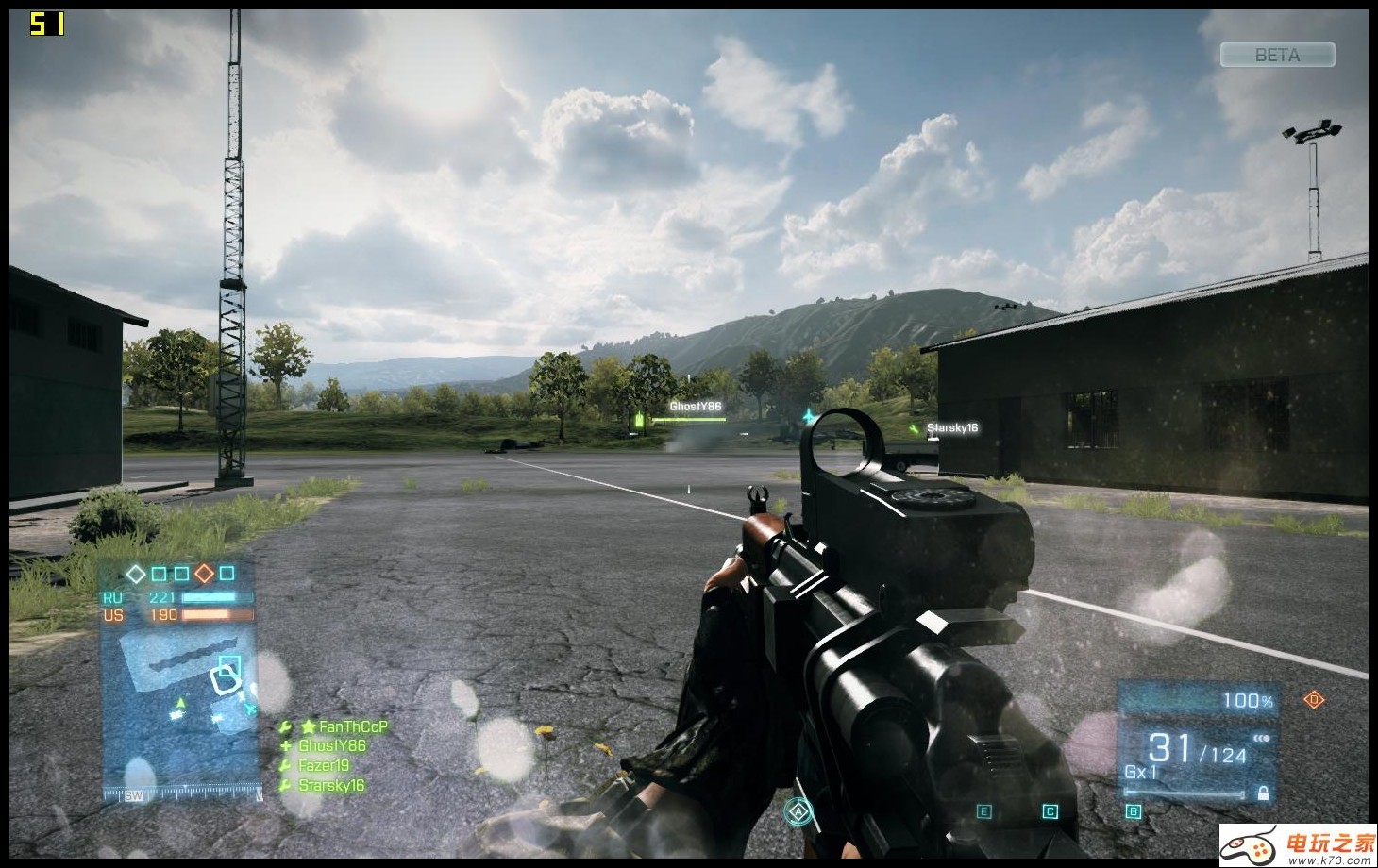
Task: Click the E objective marker
Action: point(983,811)
